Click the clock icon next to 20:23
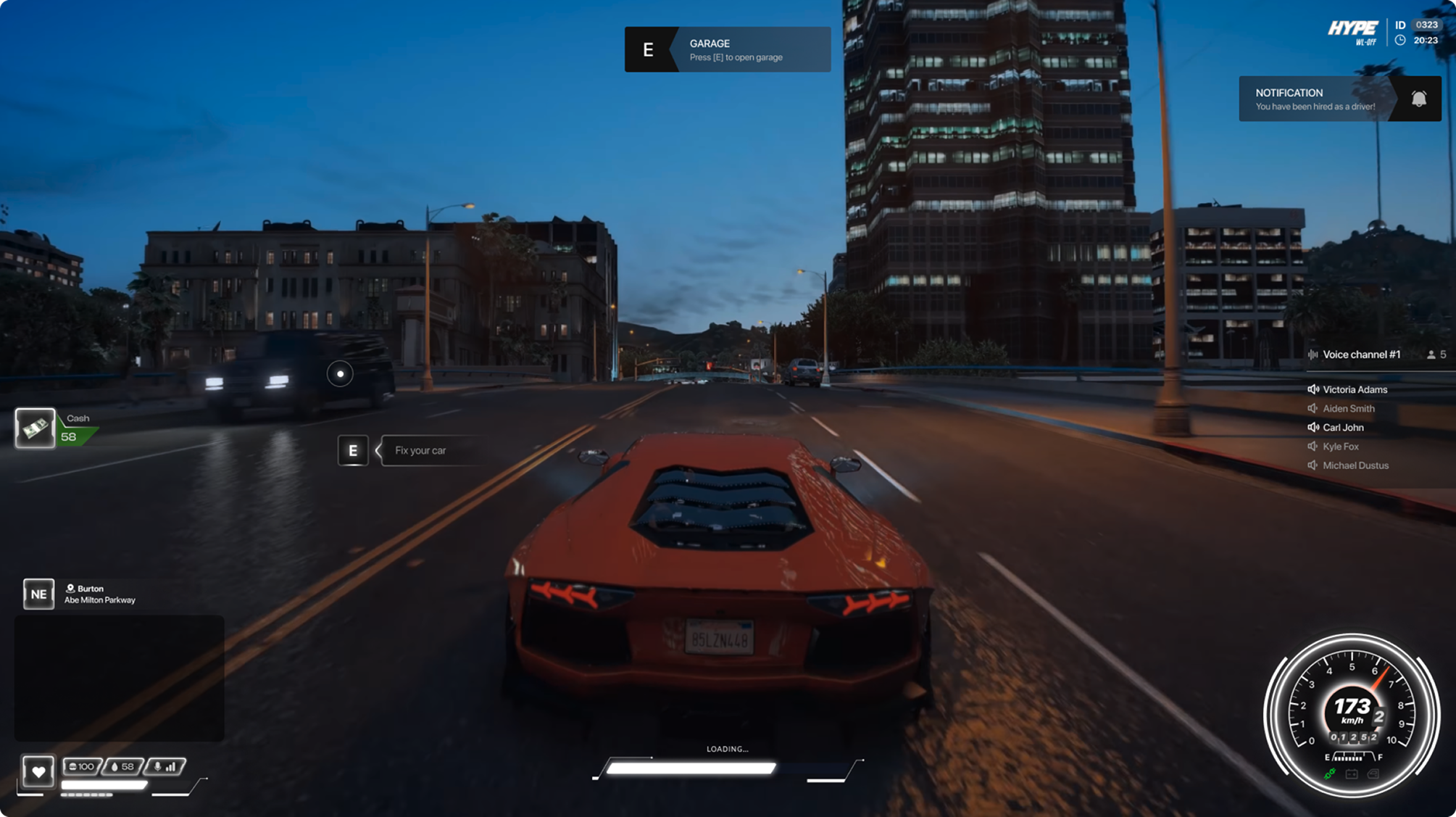The width and height of the screenshot is (1456, 817). tap(1399, 40)
